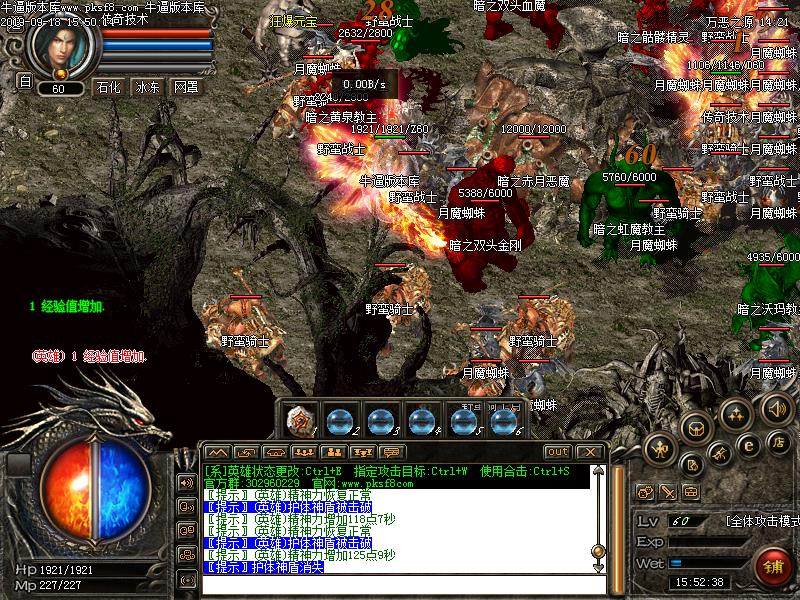Use the blue orb in hotbar slot 4
The image size is (800, 600).
tap(421, 421)
